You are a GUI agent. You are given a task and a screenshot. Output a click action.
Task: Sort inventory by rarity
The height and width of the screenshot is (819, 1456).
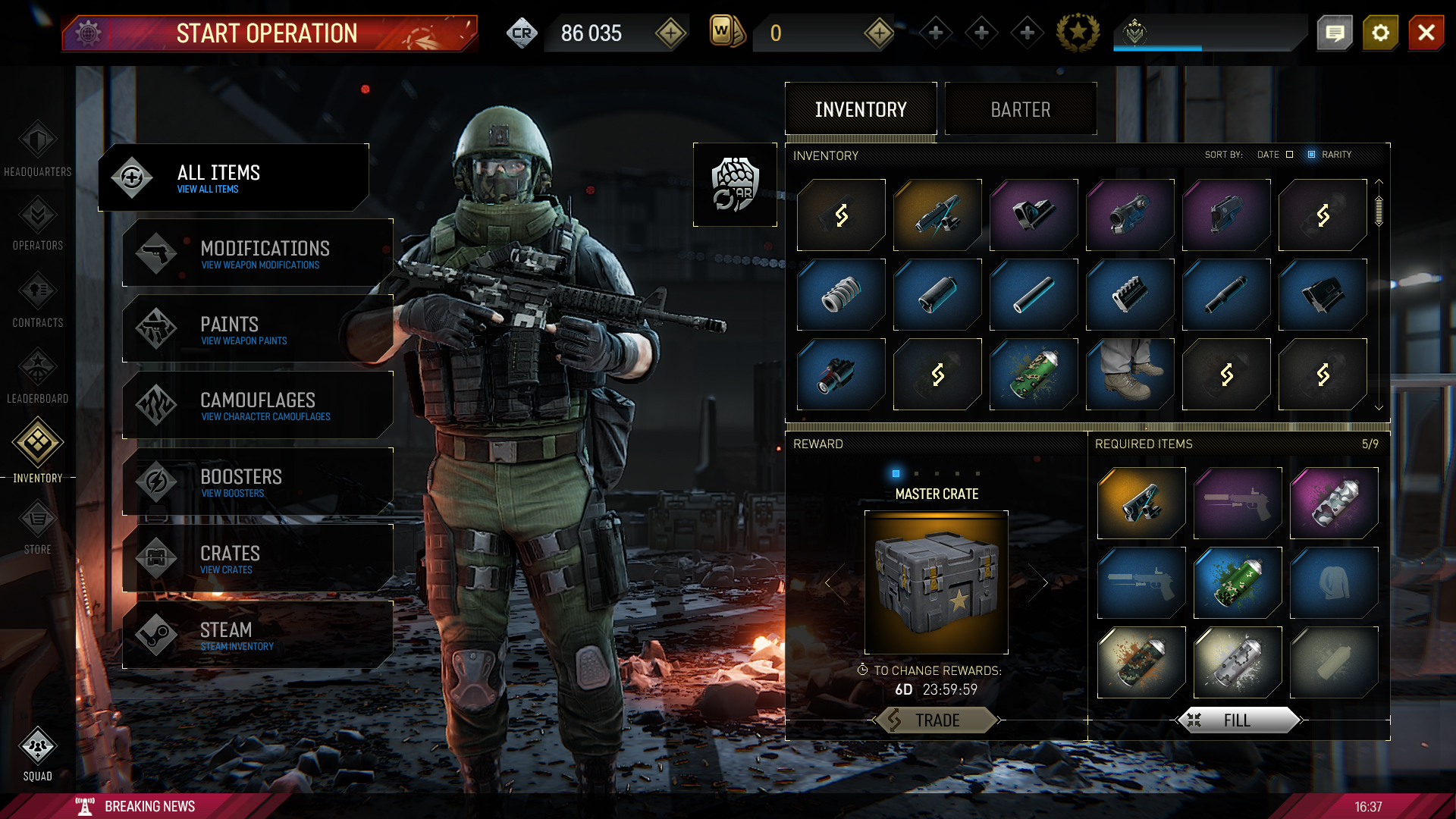point(1311,155)
